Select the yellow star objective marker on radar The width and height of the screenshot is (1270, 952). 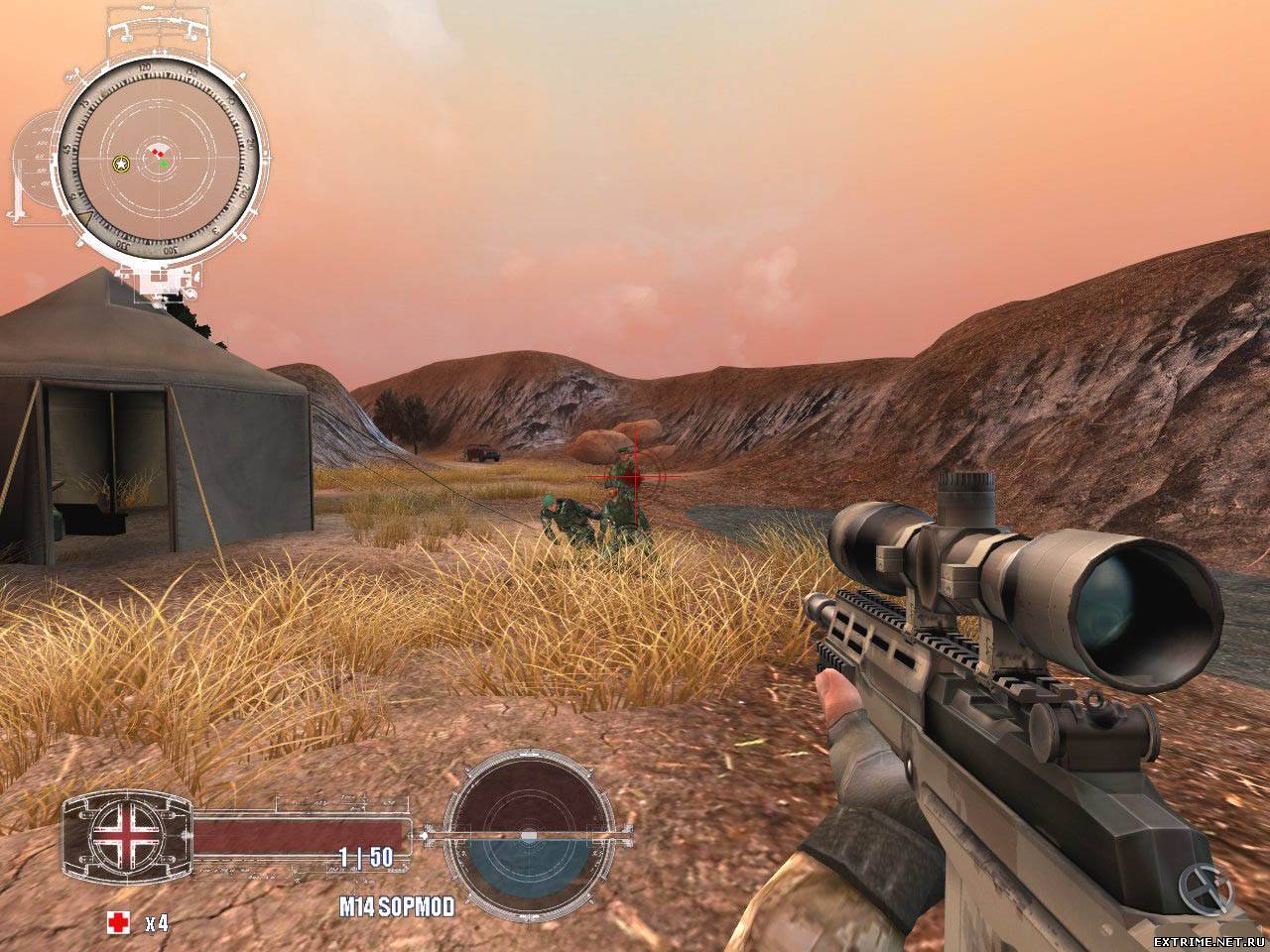121,163
